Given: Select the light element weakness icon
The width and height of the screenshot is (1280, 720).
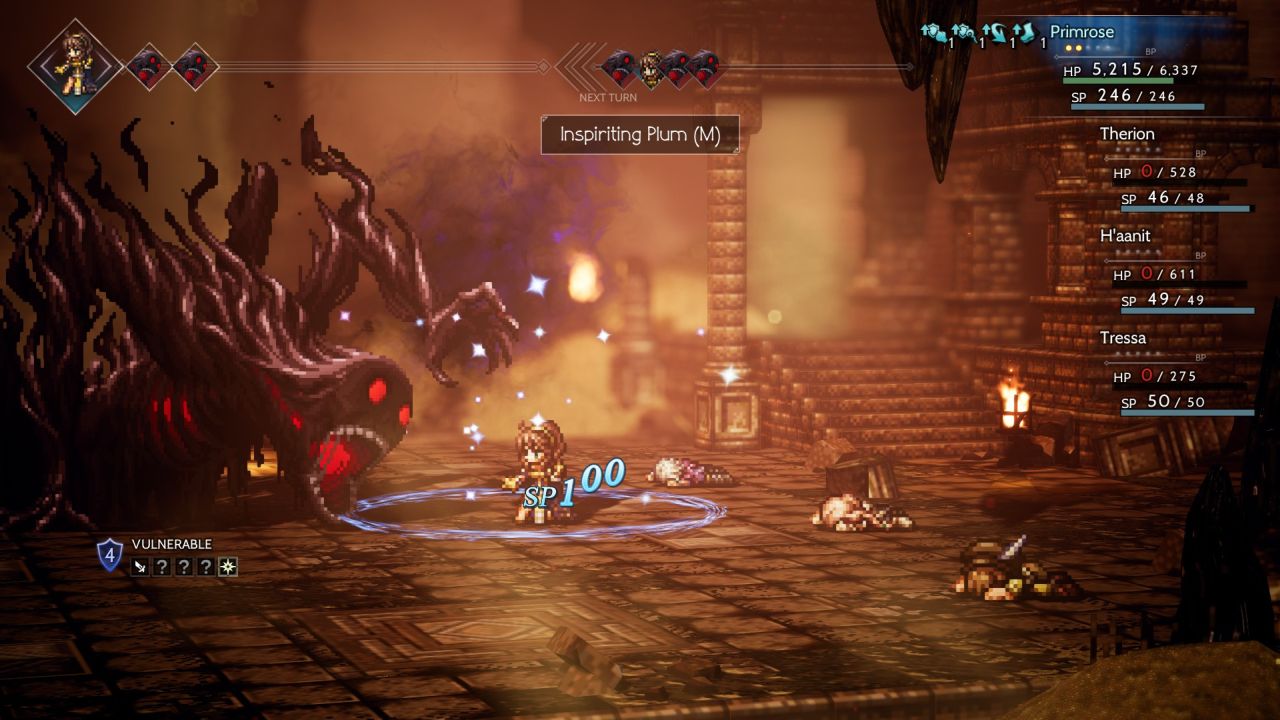Looking at the screenshot, I should coord(228,567).
